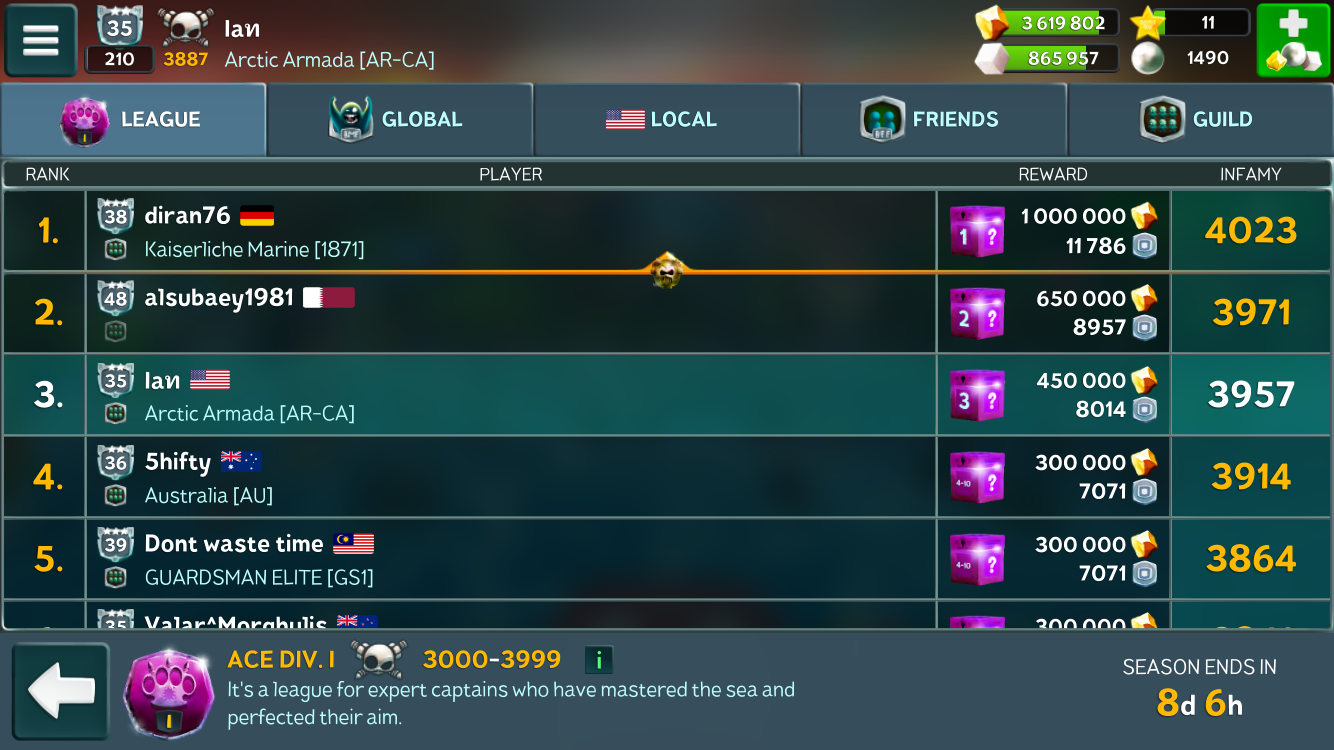
Task: View 5hifty's player entry
Action: pos(510,477)
